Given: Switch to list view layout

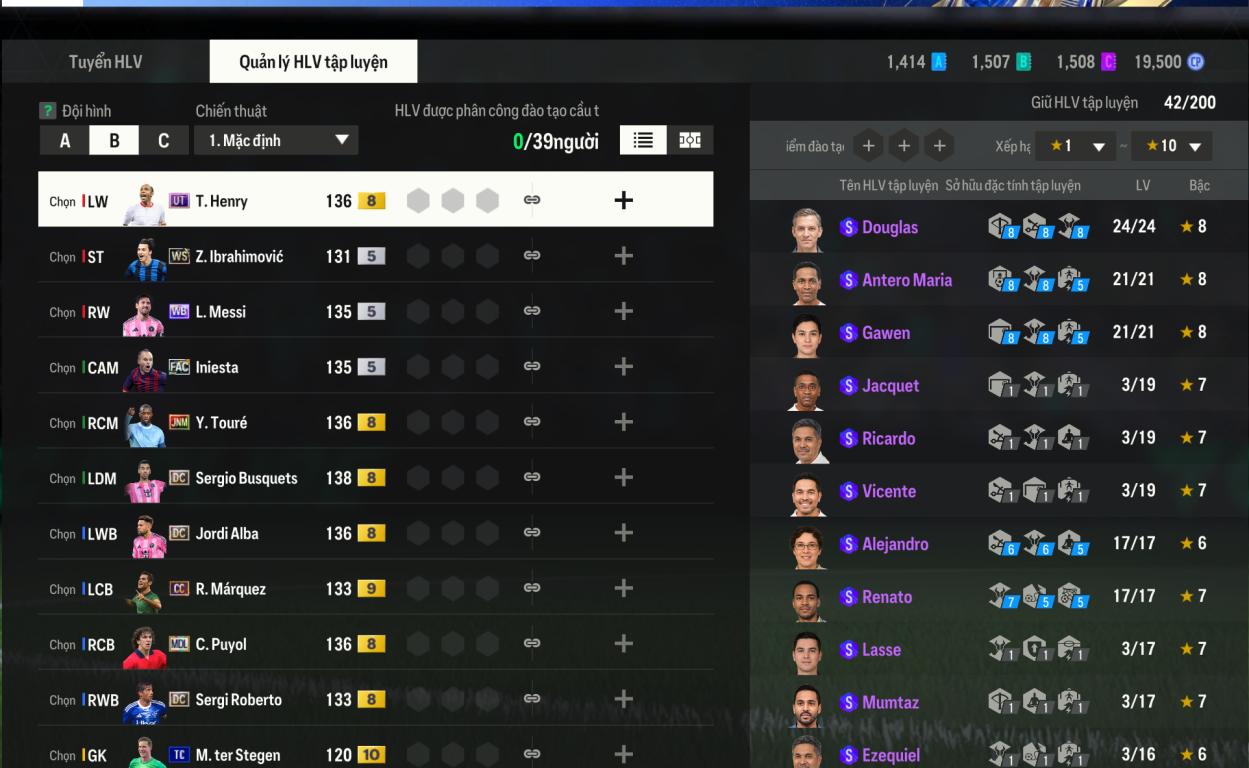Looking at the screenshot, I should 643,141.
